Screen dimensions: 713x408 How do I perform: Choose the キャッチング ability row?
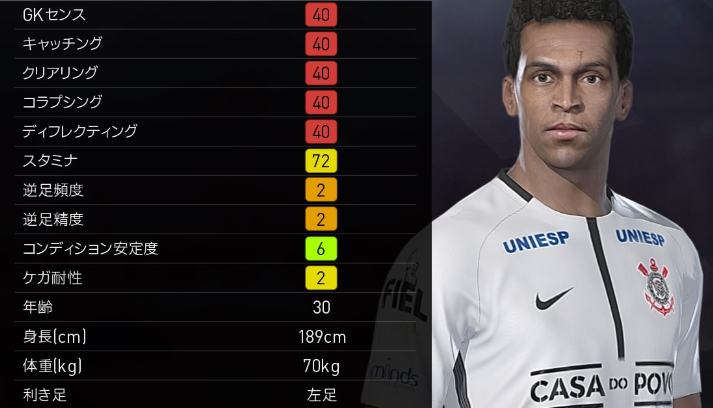point(215,44)
